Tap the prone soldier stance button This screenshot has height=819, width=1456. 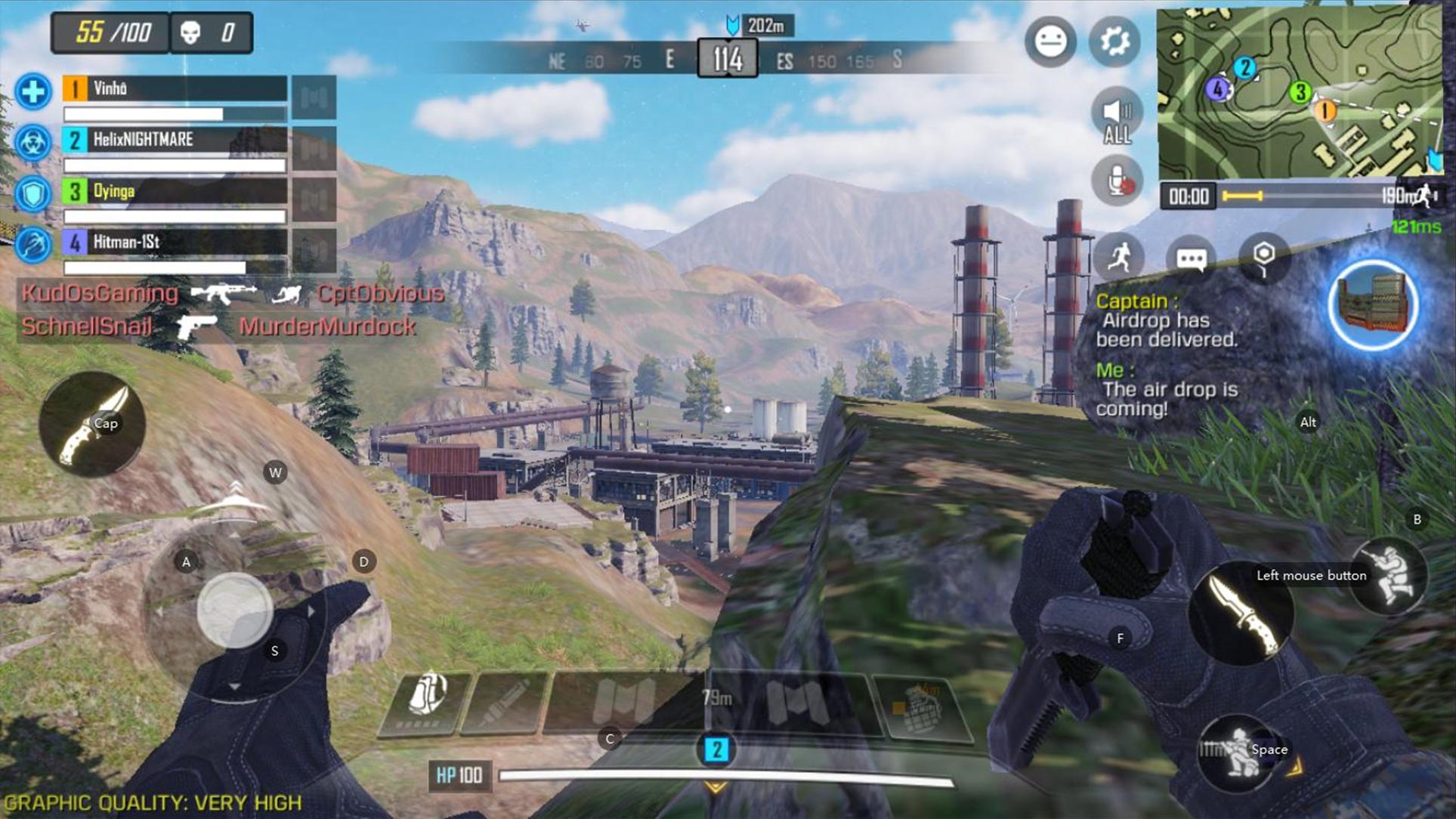tap(1239, 753)
